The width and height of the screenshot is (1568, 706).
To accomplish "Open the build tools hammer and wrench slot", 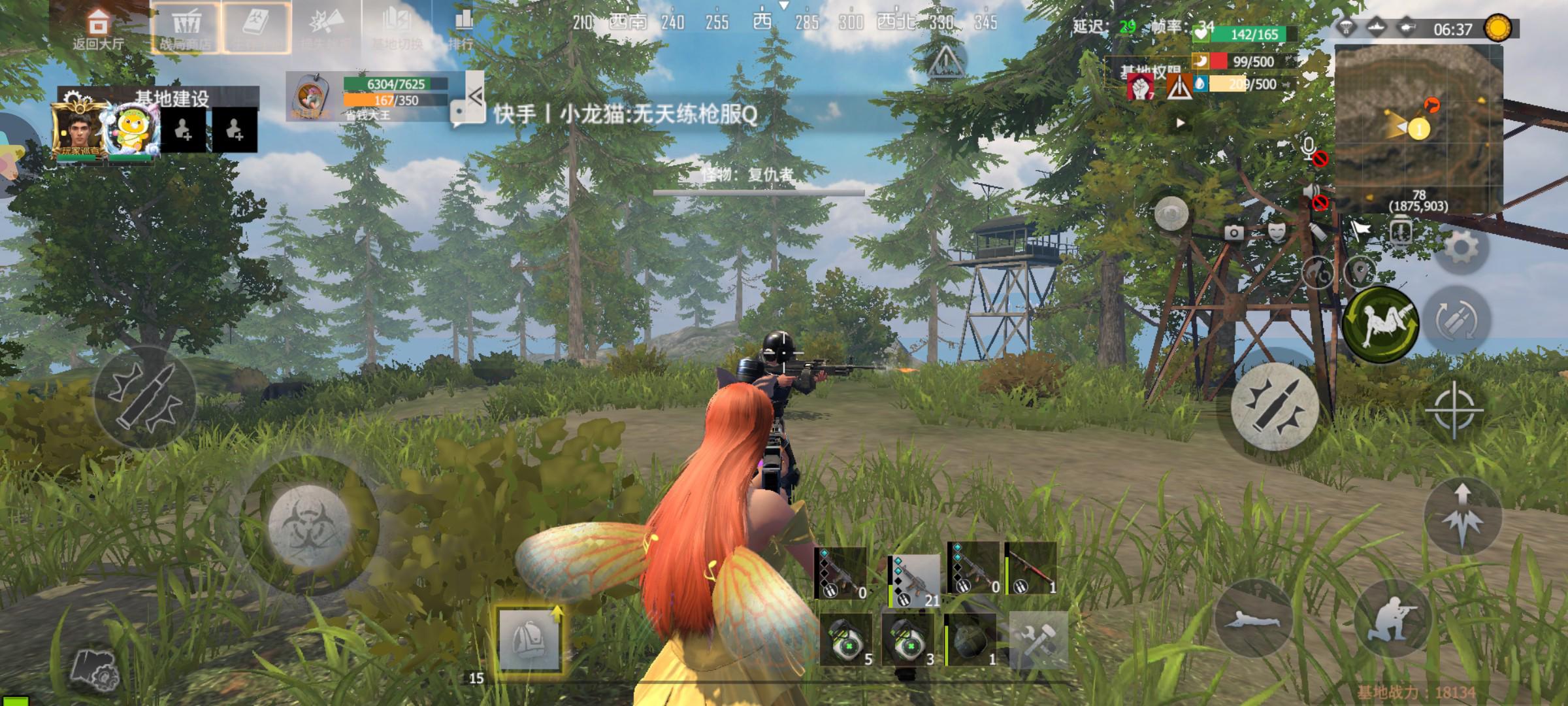I will pos(1038,639).
